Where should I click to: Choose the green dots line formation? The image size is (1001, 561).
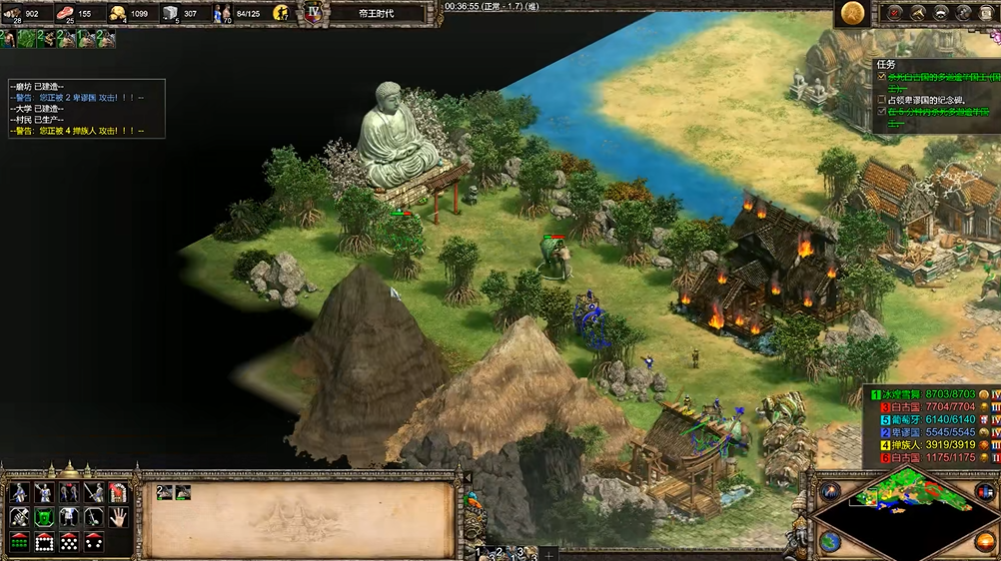pyautogui.click(x=19, y=541)
